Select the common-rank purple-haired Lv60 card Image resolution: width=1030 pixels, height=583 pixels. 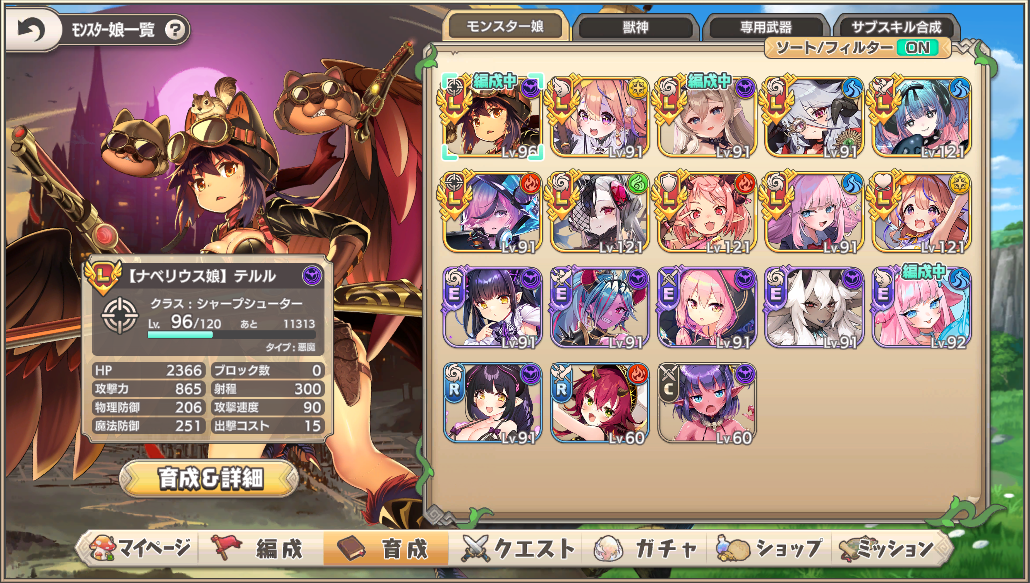(x=707, y=402)
